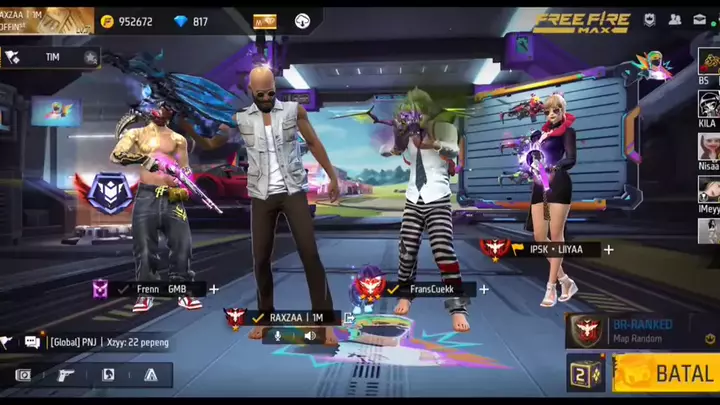Screen dimensions: 720x405
Task: Select friend Nisaa in the friends list
Action: 708,150
